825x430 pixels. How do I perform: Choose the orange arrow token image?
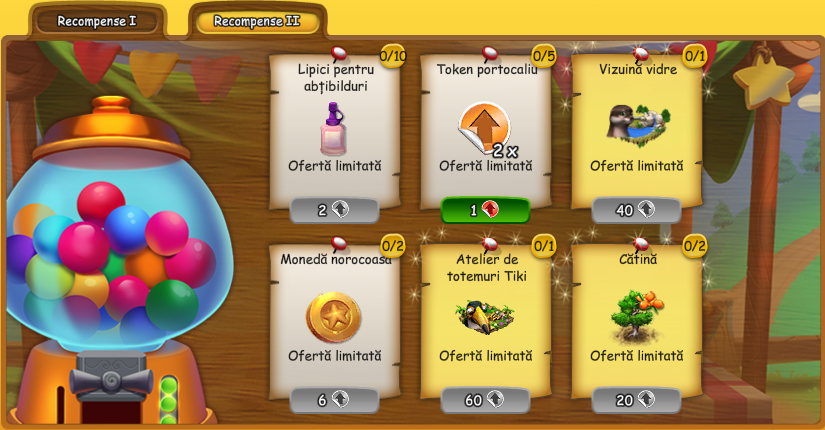coord(484,128)
